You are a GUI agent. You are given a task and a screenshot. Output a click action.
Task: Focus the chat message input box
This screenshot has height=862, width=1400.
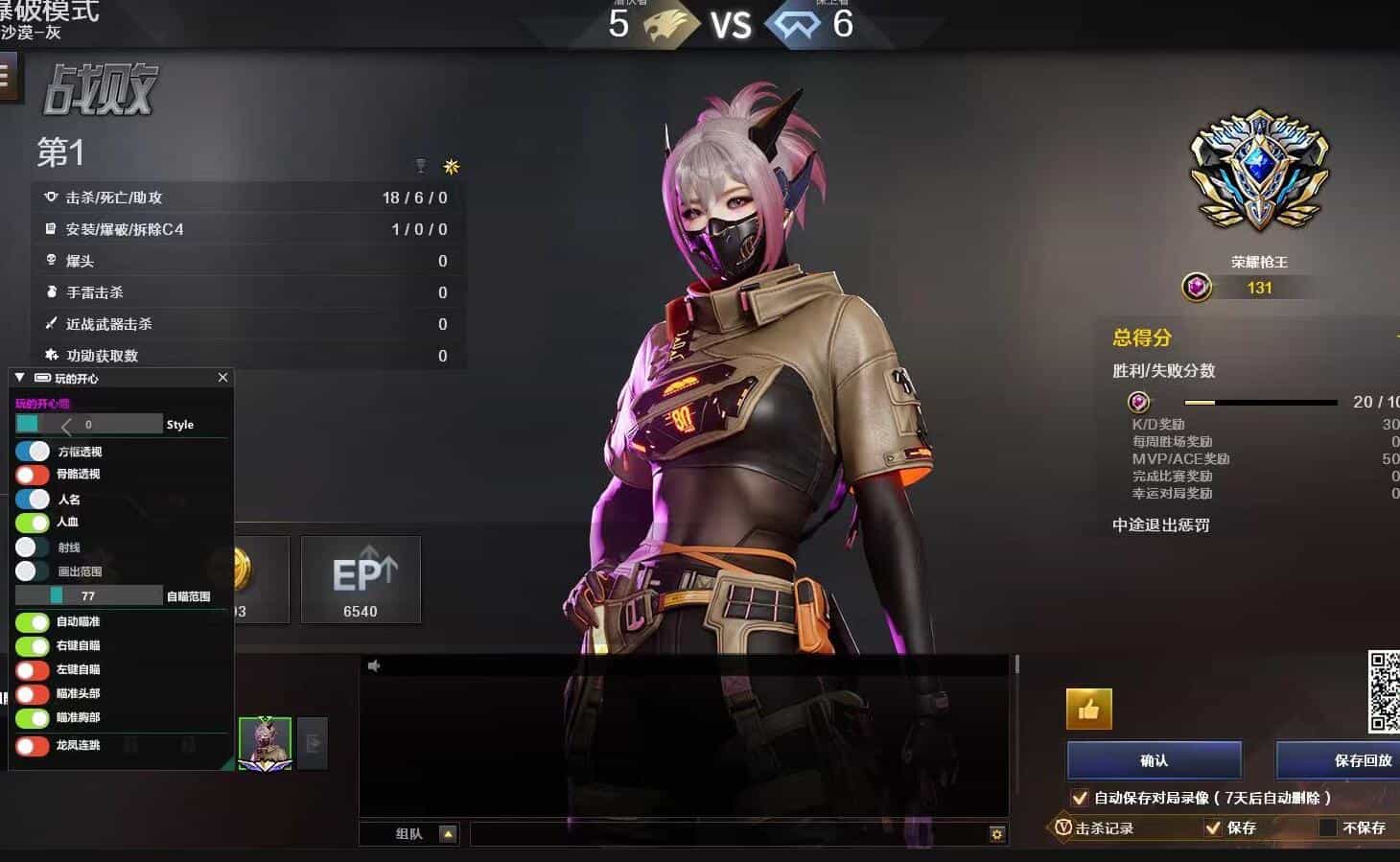729,834
